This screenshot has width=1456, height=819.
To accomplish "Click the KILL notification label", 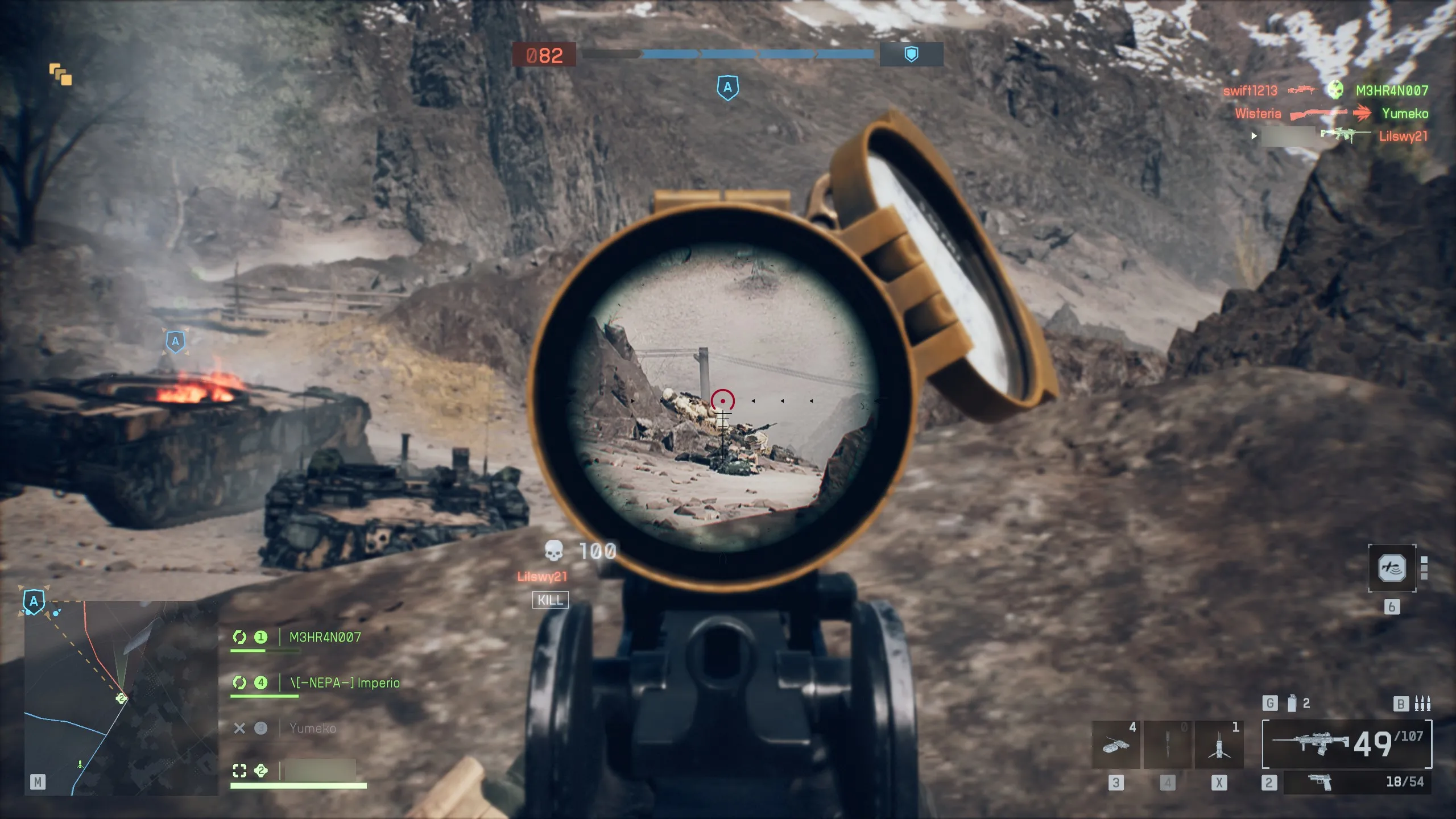I will tap(550, 600).
